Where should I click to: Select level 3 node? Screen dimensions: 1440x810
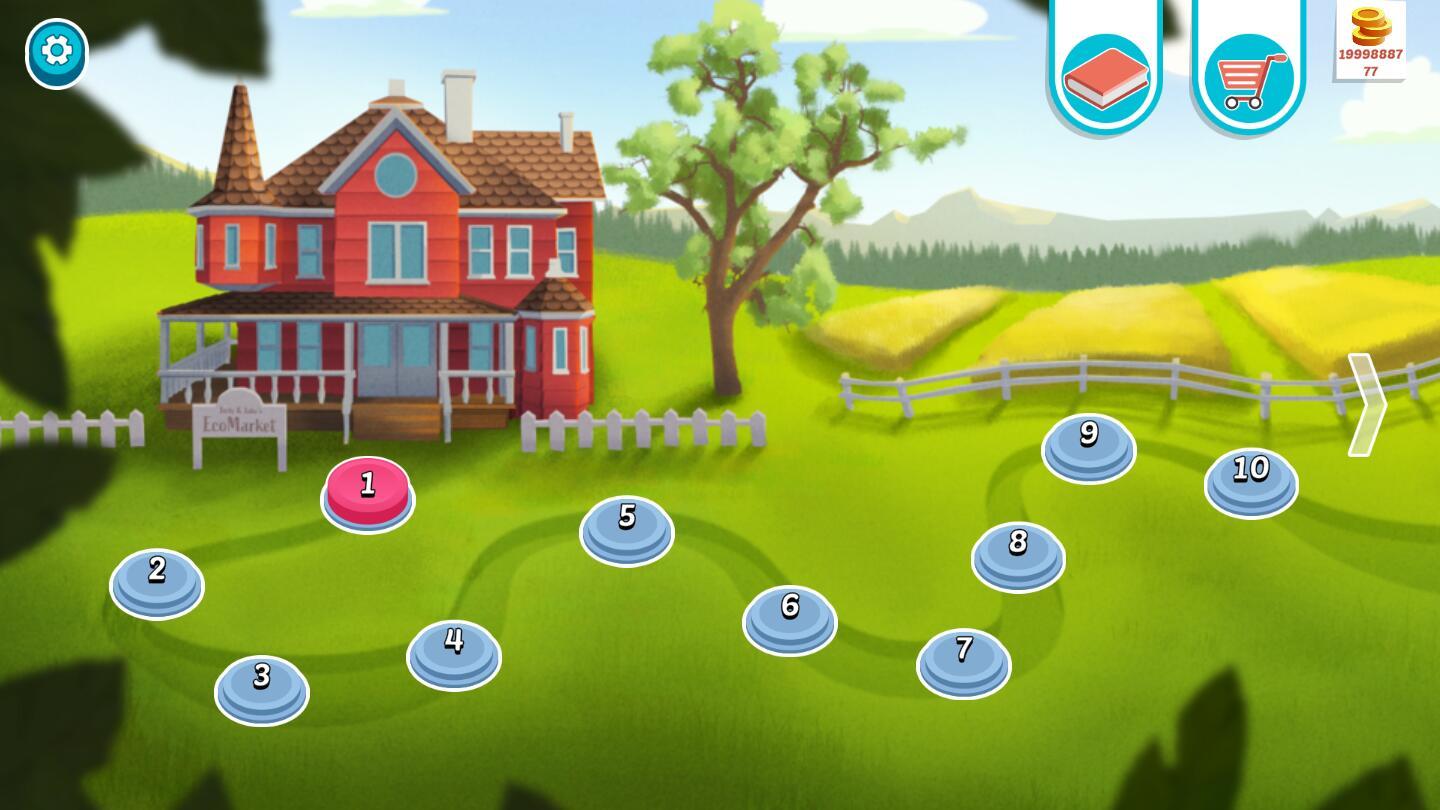pos(262,688)
